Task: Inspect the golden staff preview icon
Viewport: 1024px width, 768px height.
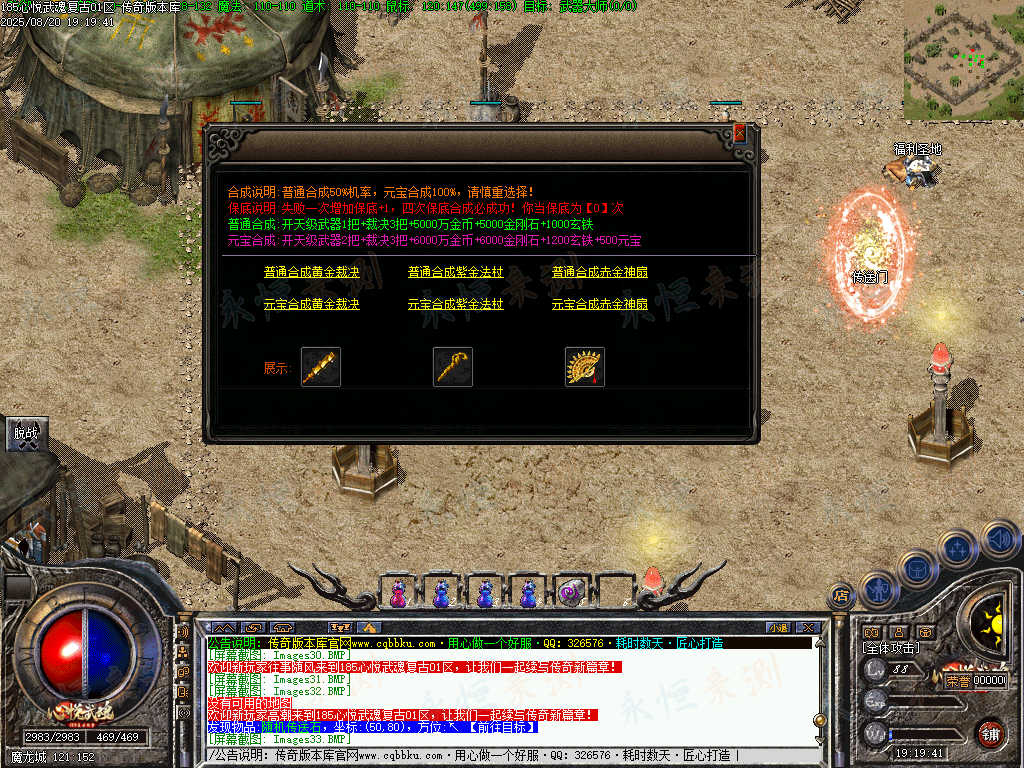Action: 453,367
